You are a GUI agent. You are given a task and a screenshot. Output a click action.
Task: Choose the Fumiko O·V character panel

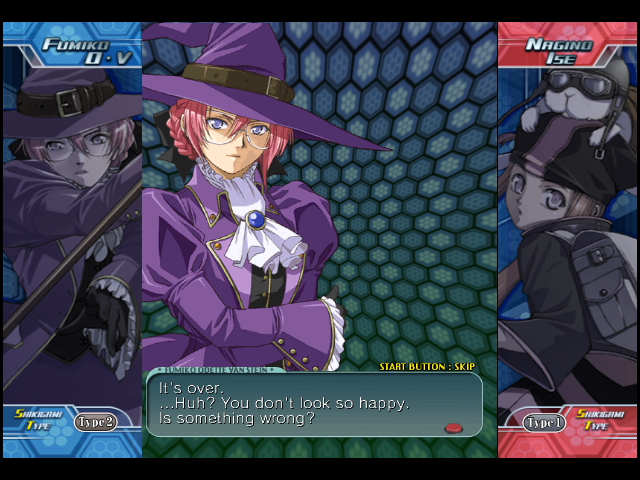point(72,240)
